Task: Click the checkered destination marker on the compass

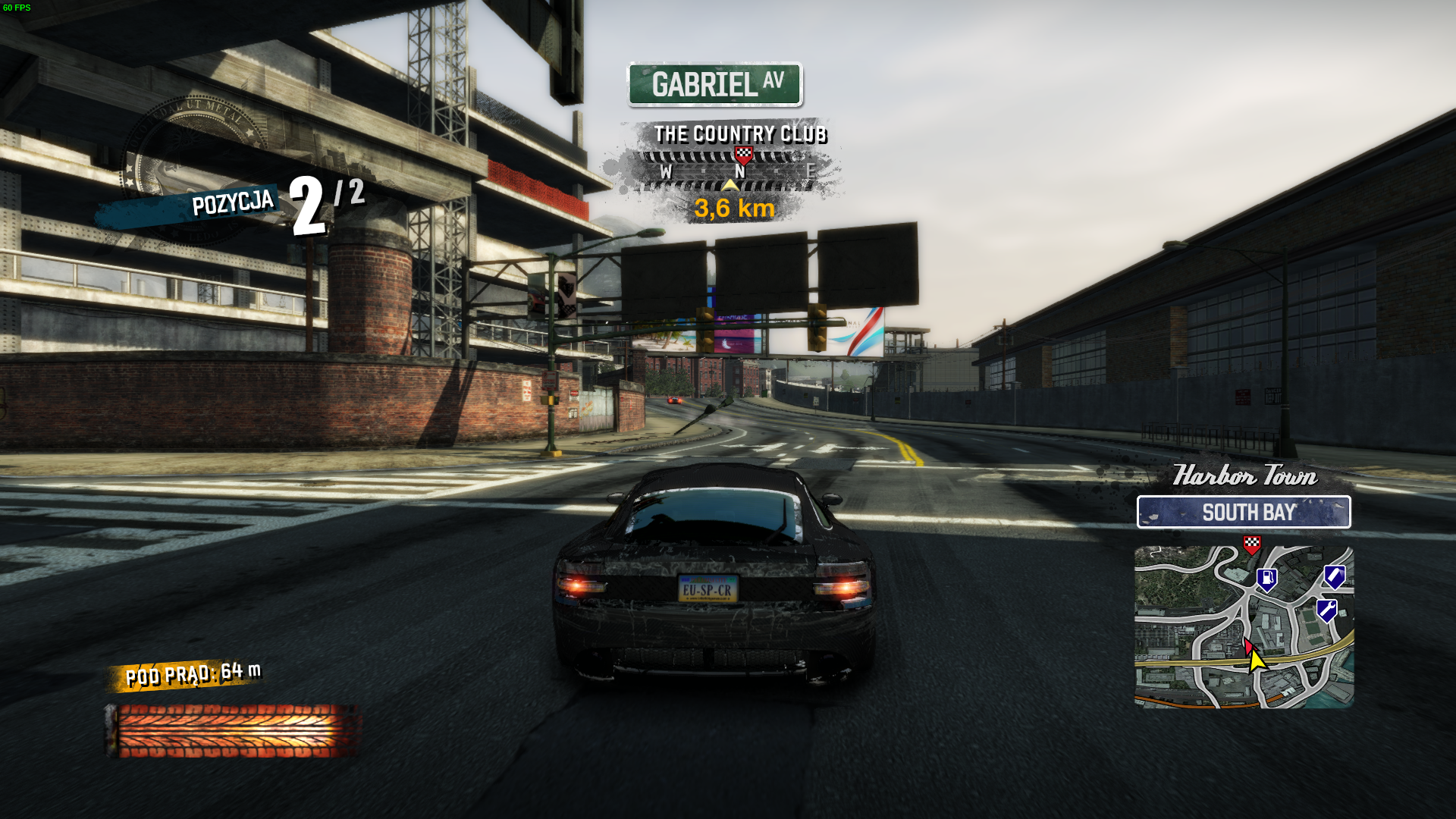Action: click(x=743, y=156)
